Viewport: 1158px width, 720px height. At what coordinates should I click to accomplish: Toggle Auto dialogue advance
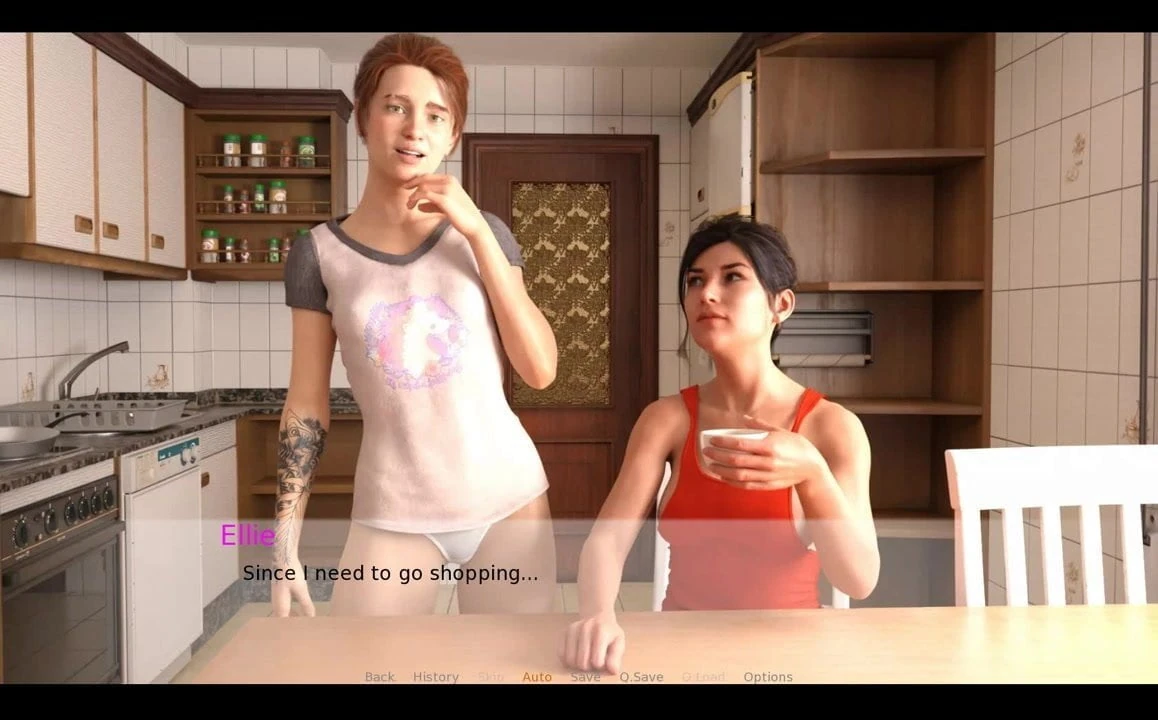pyautogui.click(x=537, y=677)
